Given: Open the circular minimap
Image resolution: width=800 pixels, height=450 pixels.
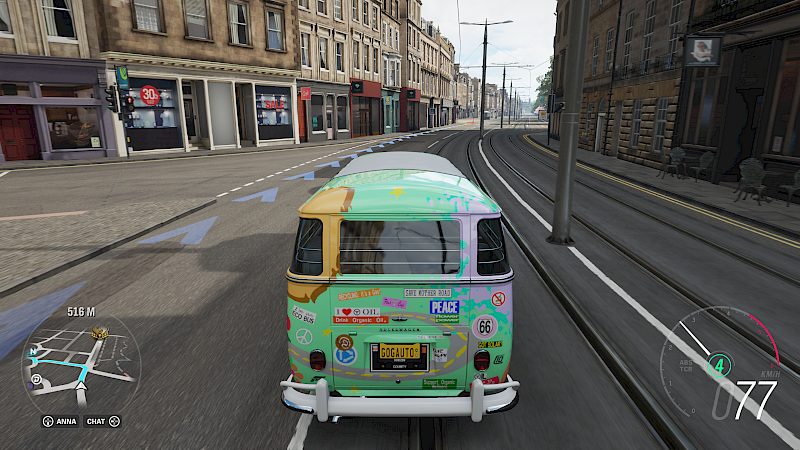Looking at the screenshot, I should (80, 362).
